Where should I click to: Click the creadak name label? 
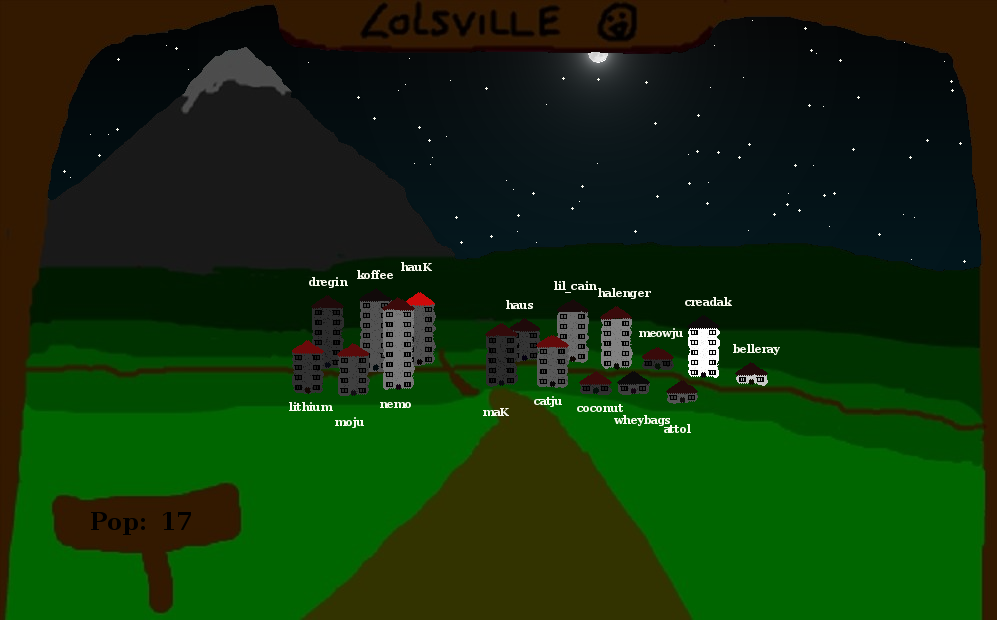click(708, 302)
